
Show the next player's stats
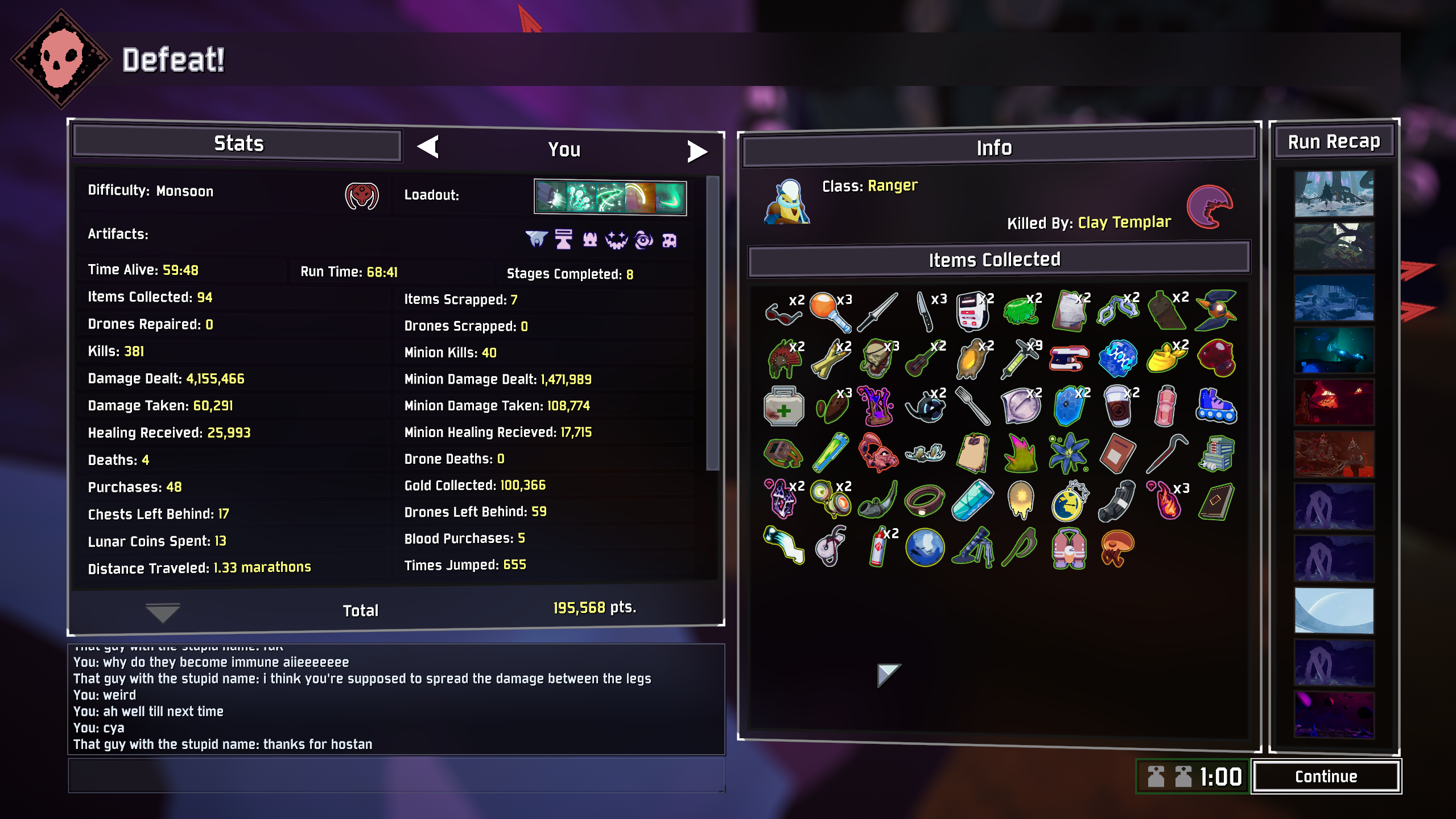click(697, 151)
